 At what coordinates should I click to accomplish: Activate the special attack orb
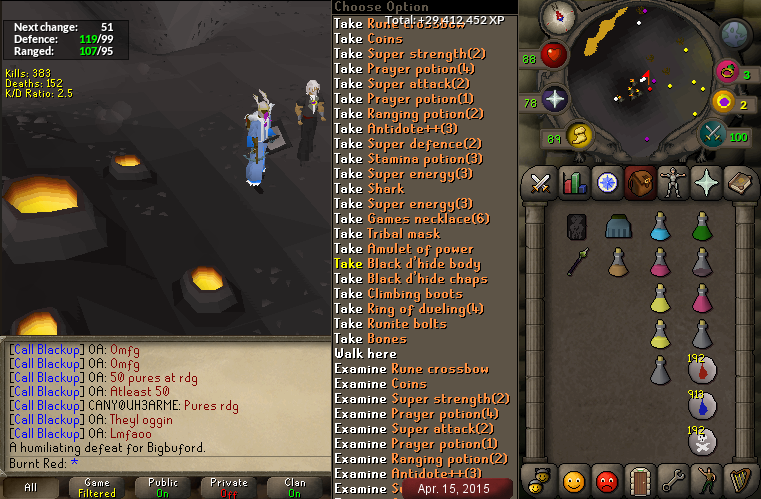click(x=713, y=133)
